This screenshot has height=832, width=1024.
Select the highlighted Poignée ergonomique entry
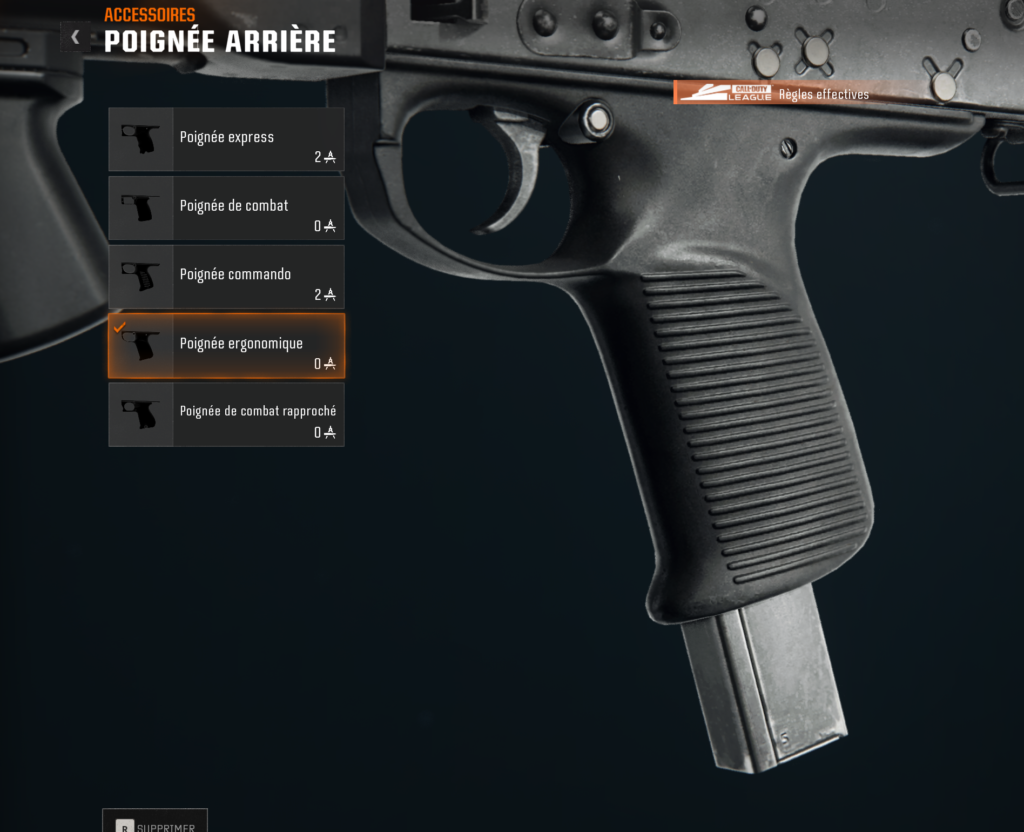(x=226, y=346)
